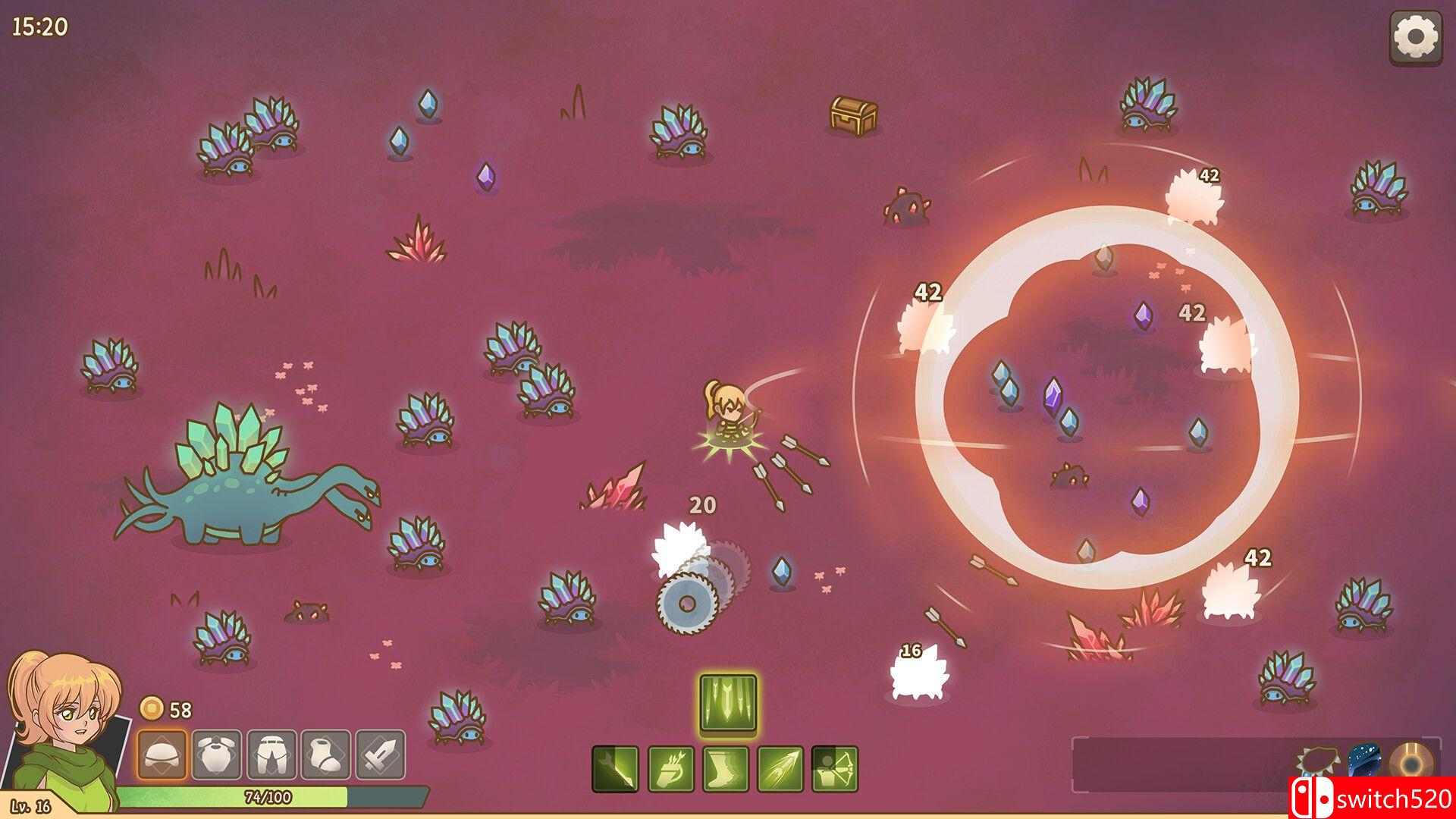This screenshot has height=819, width=1456.
Task: Click the arrow quiver skill icon
Action: pyautogui.click(x=671, y=770)
